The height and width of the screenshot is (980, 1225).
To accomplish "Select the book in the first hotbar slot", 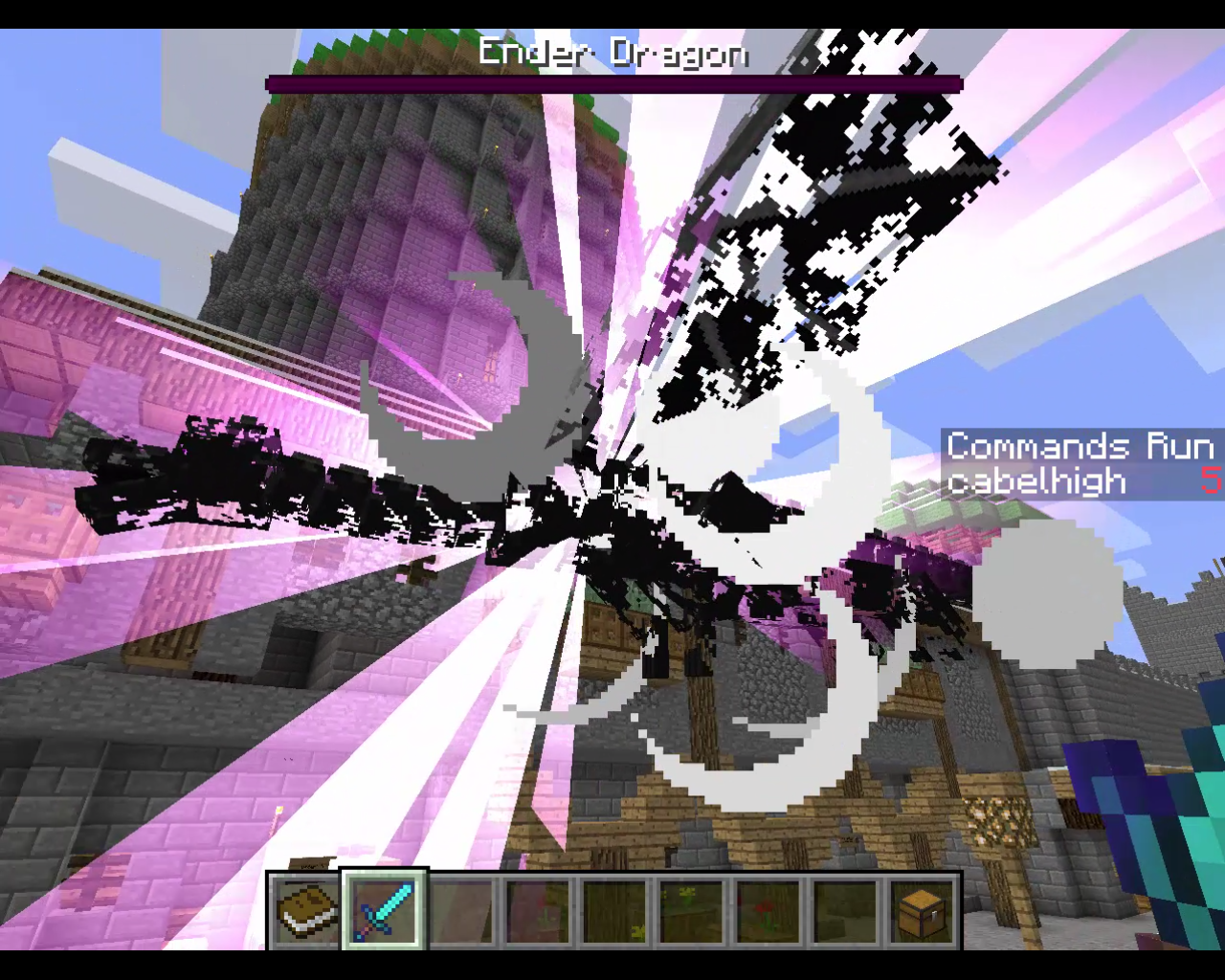I will click(x=306, y=914).
